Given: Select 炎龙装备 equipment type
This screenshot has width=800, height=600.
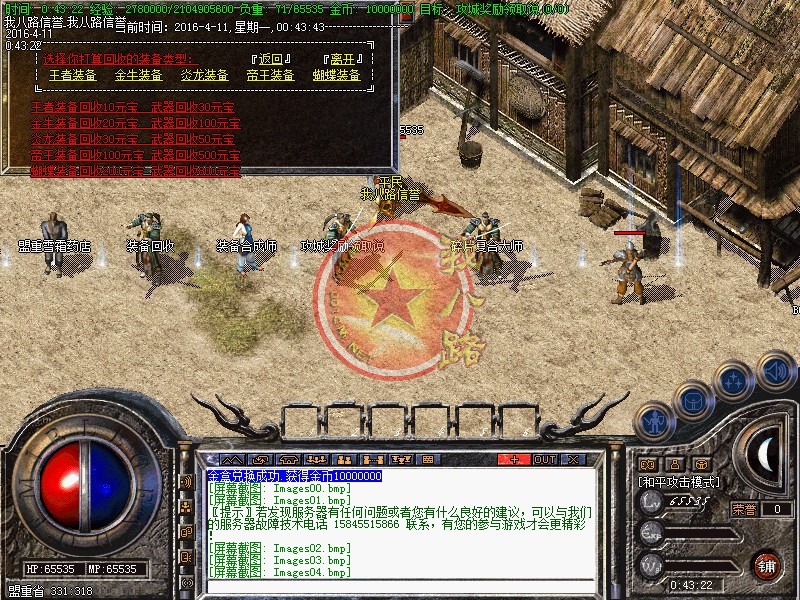Looking at the screenshot, I should coord(204,75).
